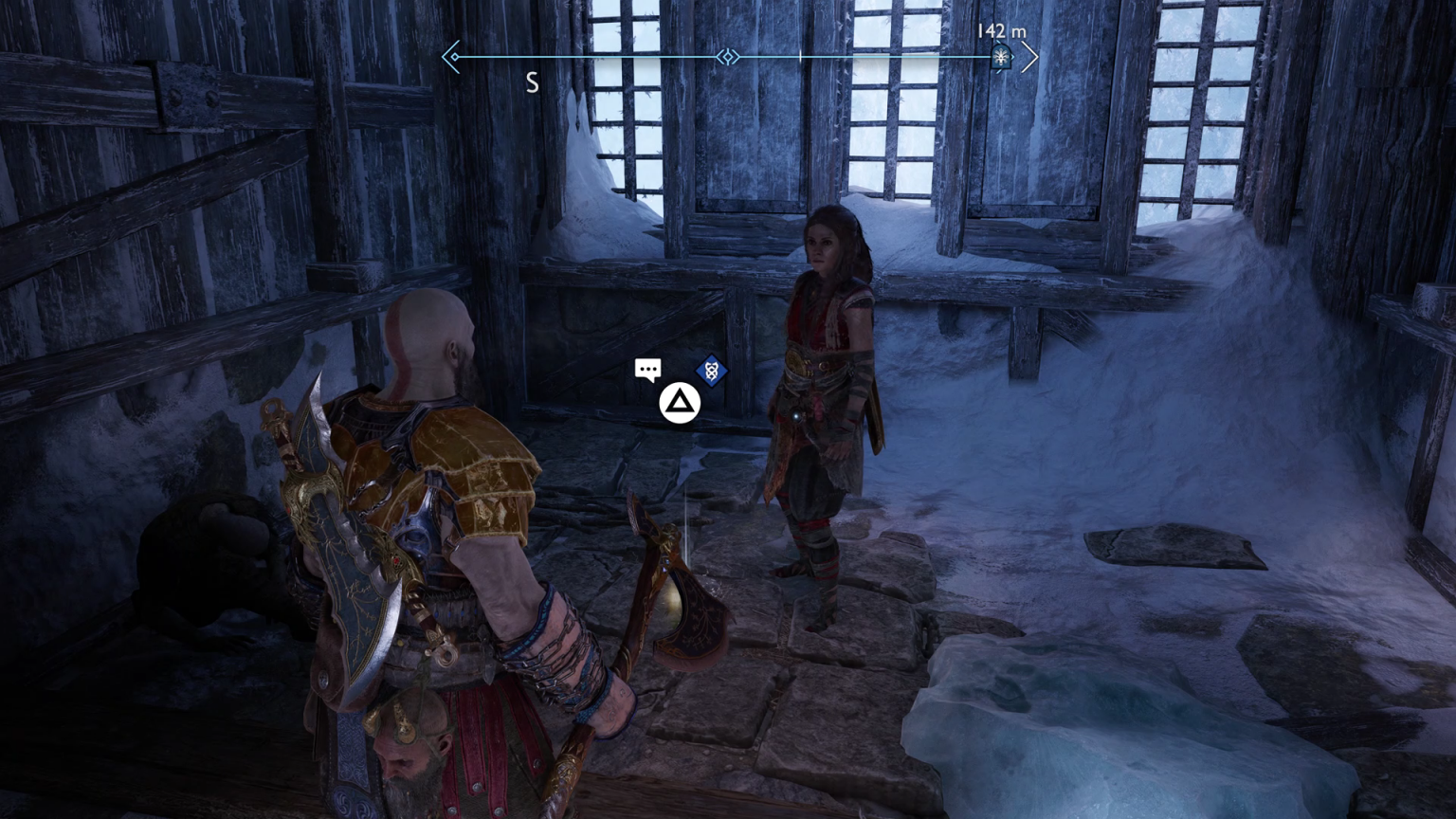Open the dialogue options via the chat bubble
The height and width of the screenshot is (819, 1456).
pyautogui.click(x=648, y=369)
